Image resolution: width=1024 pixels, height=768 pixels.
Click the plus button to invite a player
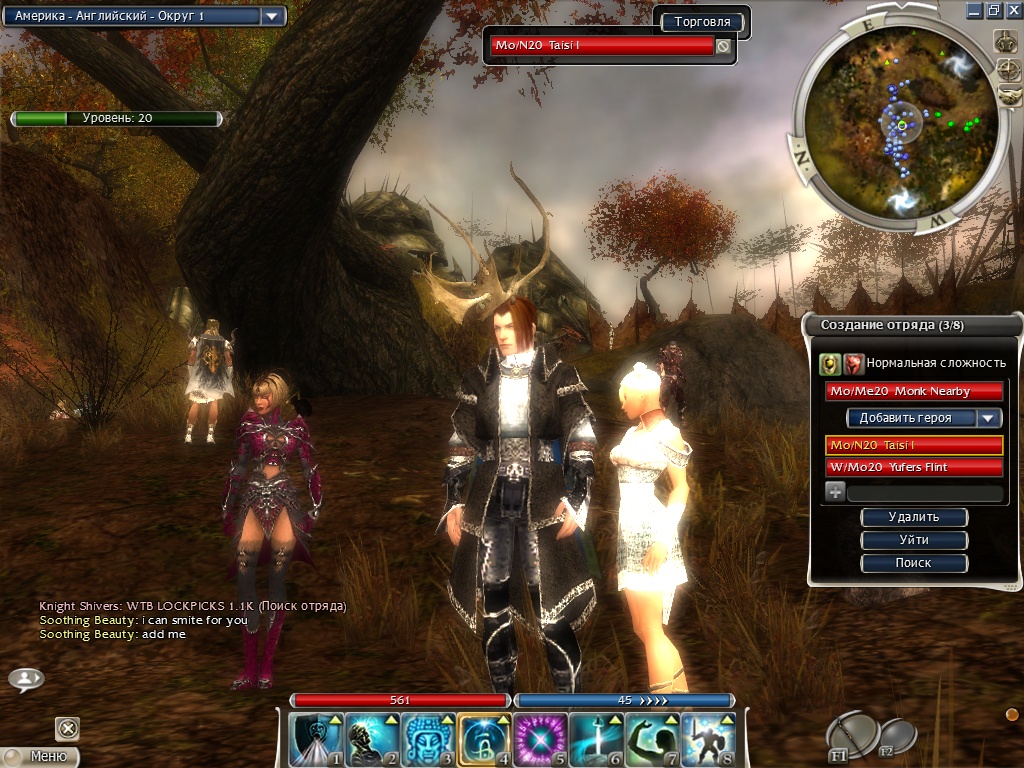835,492
